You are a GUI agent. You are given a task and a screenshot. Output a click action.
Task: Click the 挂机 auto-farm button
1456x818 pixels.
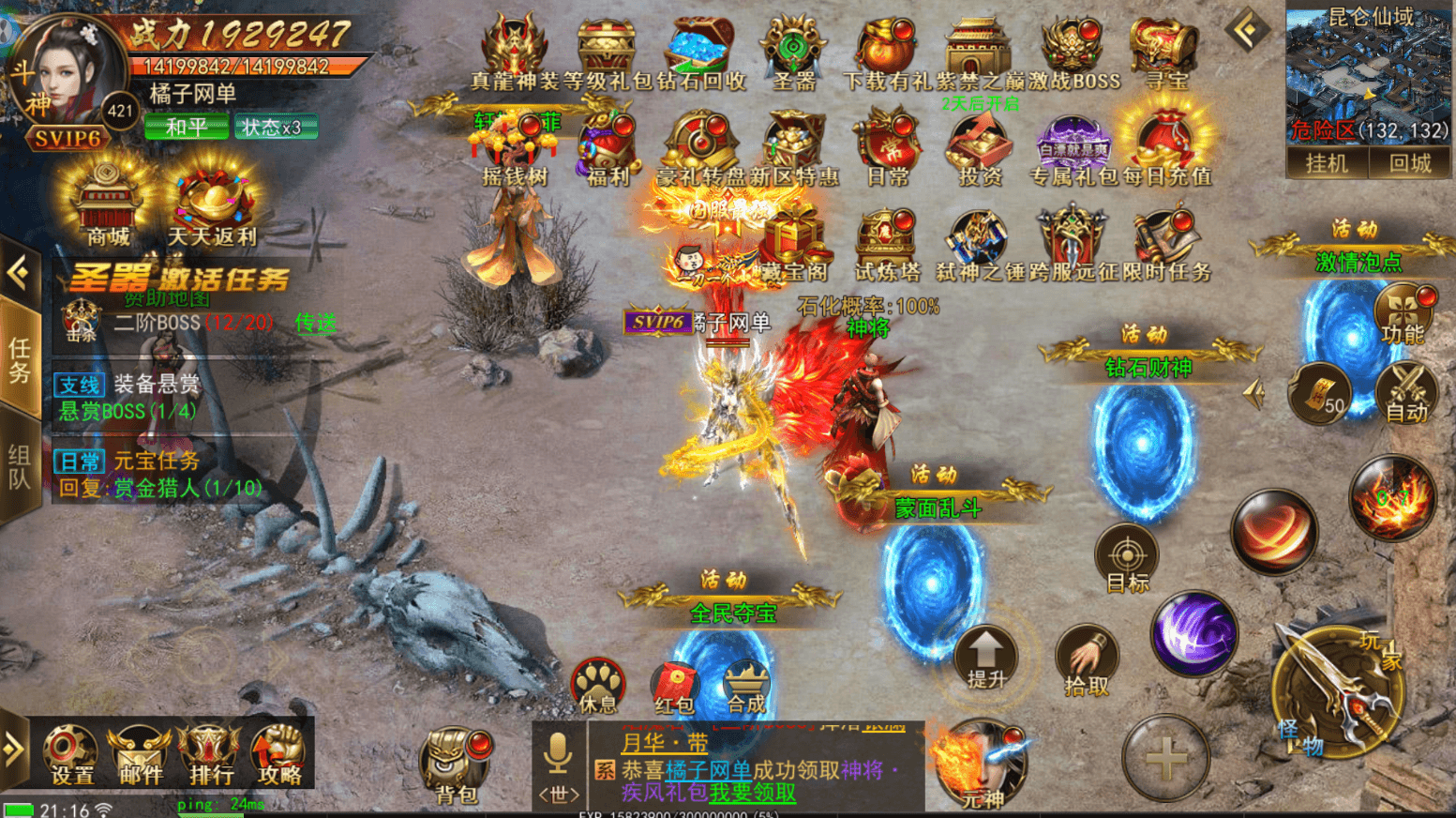tap(1327, 163)
